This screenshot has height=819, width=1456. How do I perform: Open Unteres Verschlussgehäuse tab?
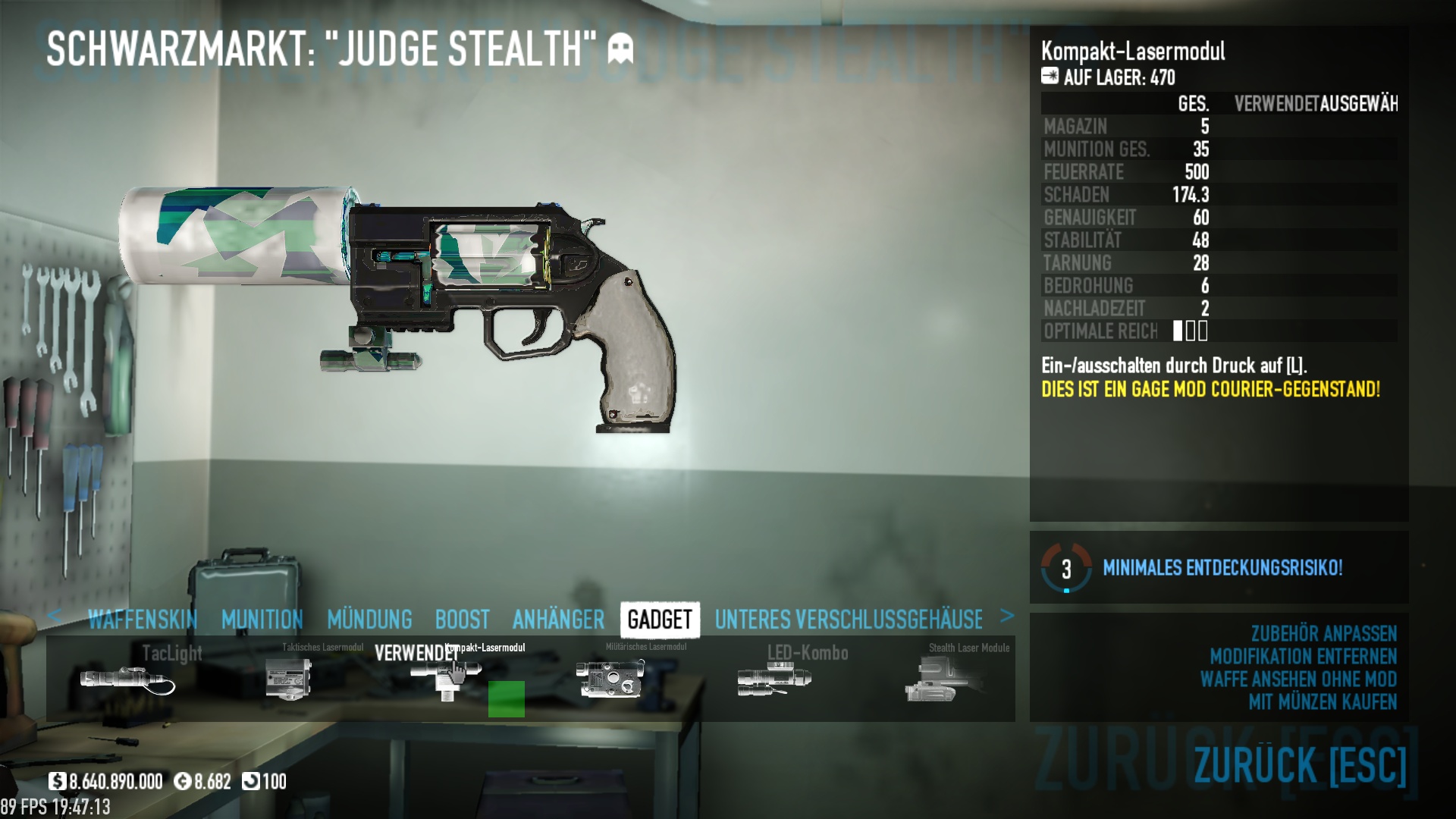849,620
